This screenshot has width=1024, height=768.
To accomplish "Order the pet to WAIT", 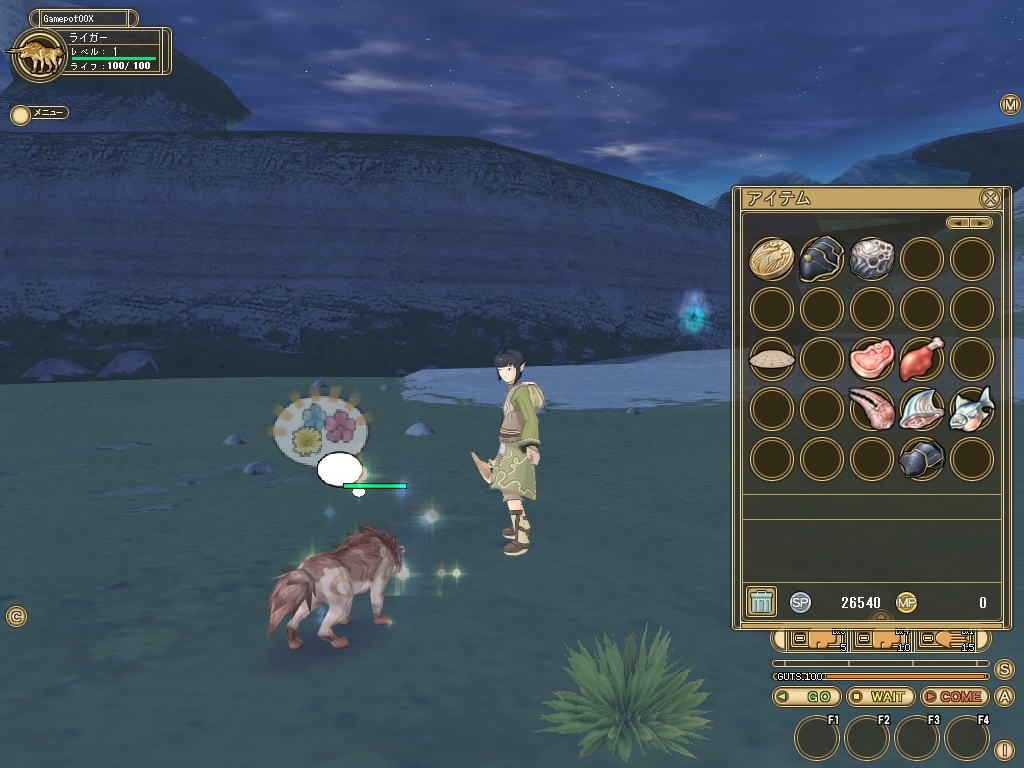I will click(880, 696).
